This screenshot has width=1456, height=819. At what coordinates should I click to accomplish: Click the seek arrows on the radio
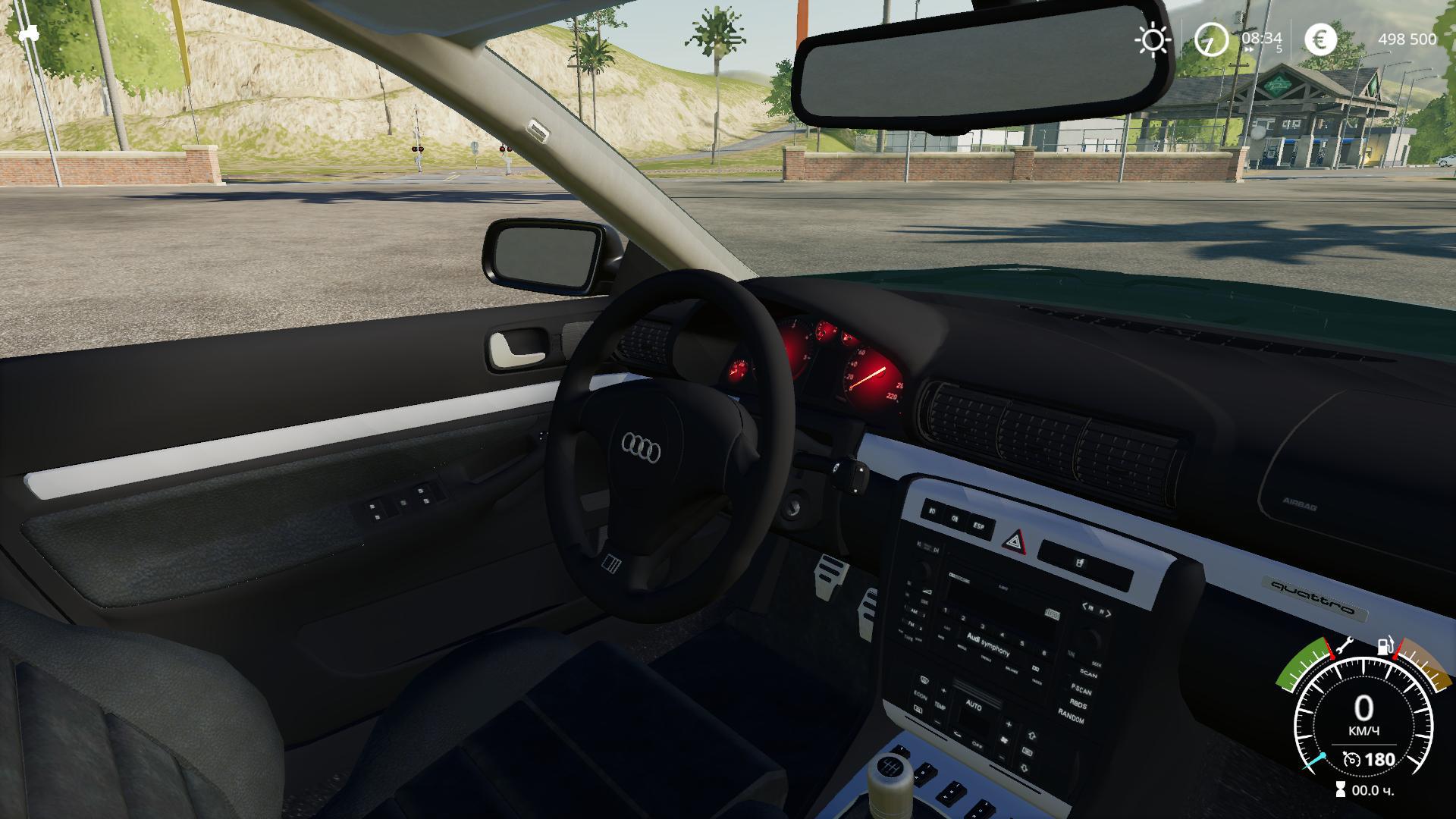pyautogui.click(x=1097, y=609)
